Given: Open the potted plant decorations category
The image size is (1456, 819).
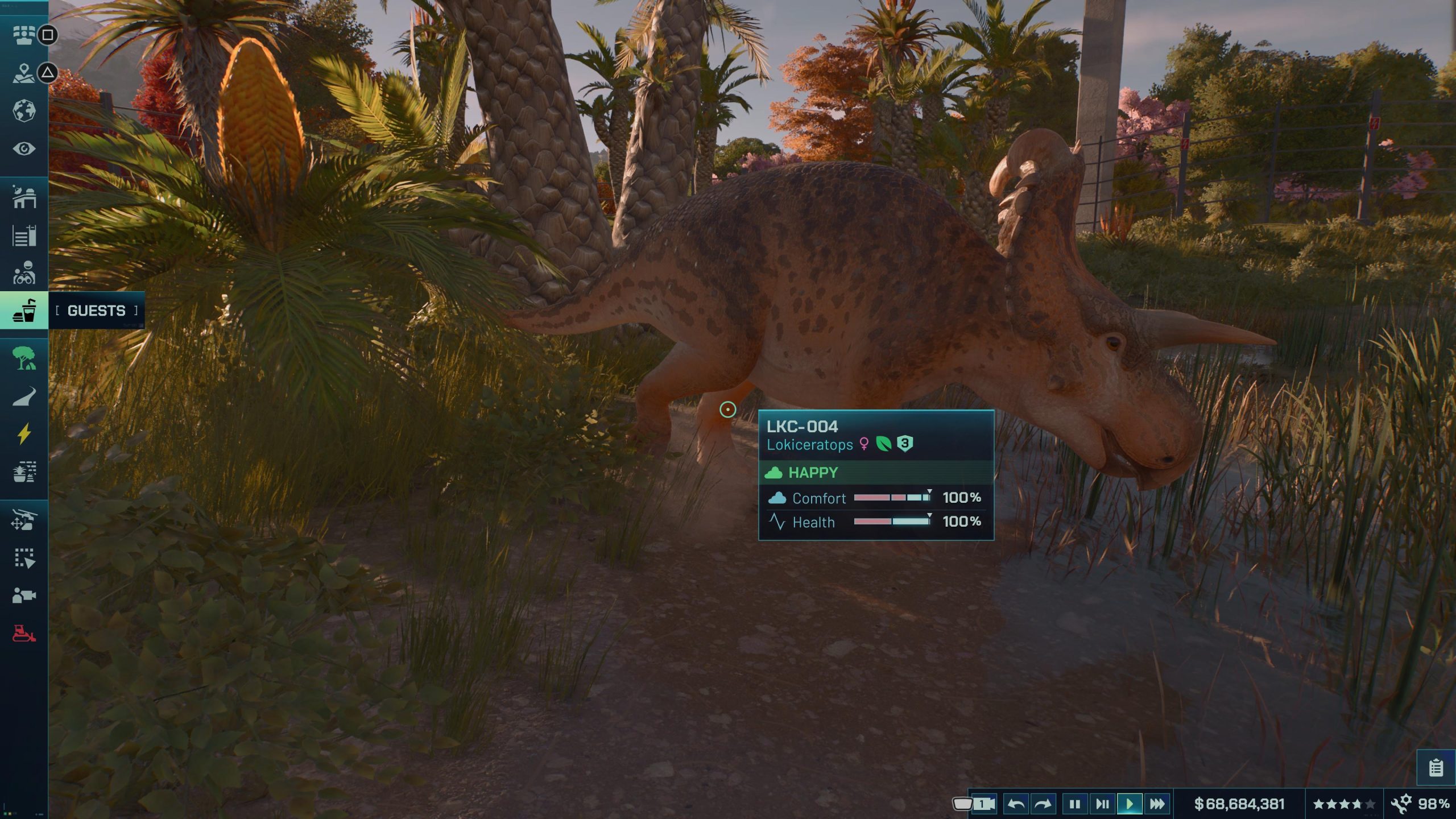Looking at the screenshot, I should click(x=24, y=472).
